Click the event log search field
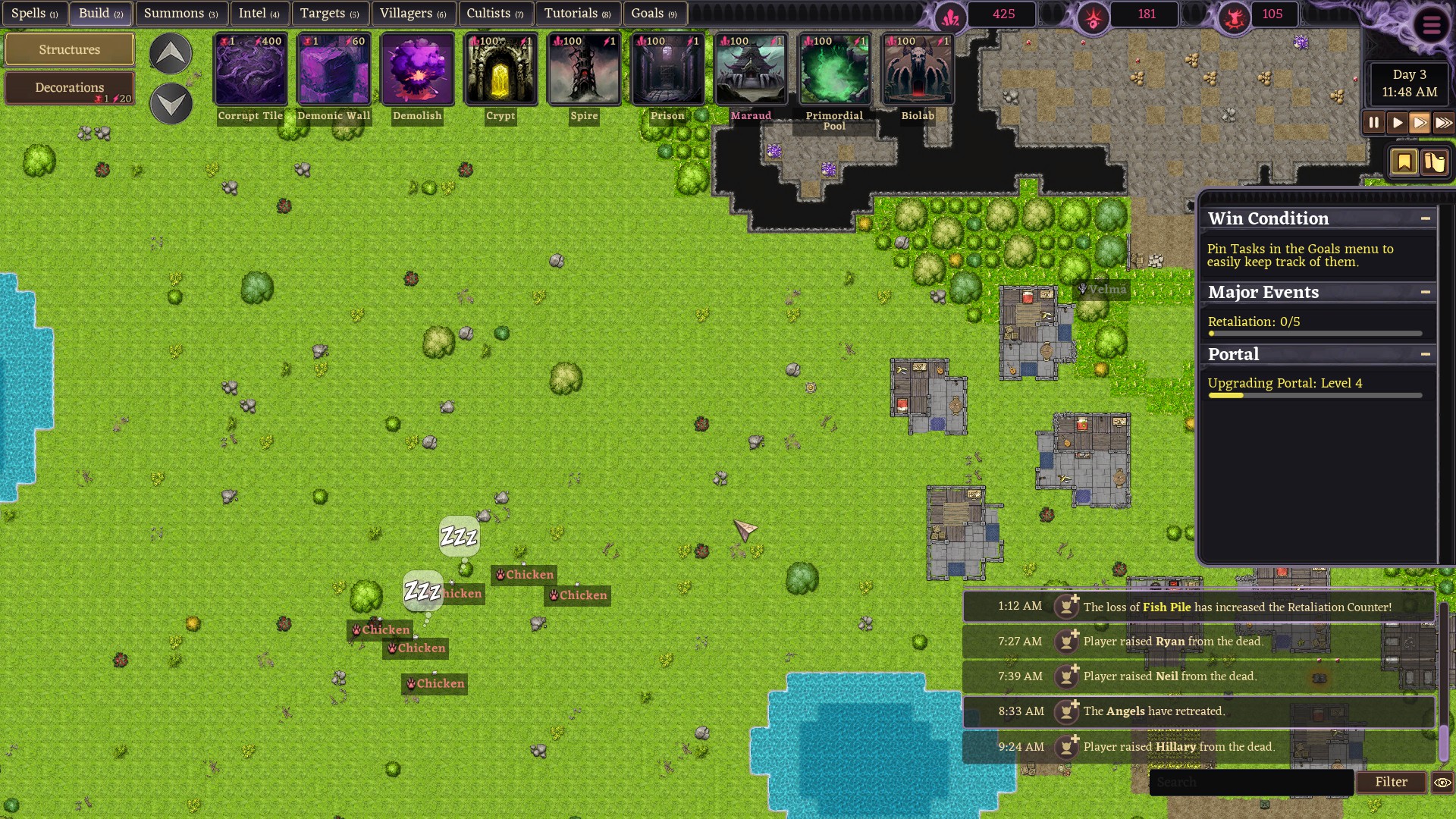1456x819 pixels. (x=1251, y=782)
